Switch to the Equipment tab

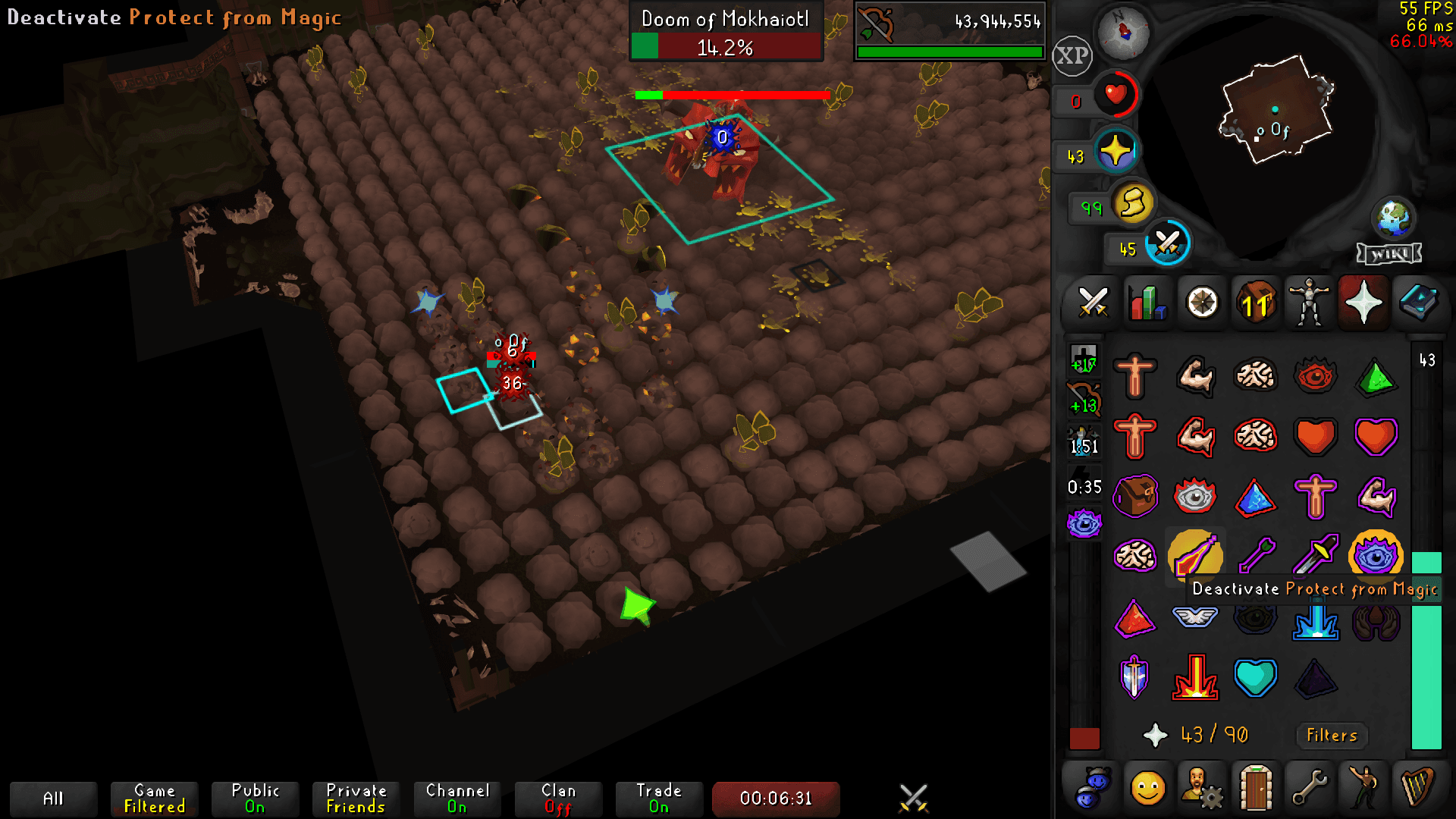click(1309, 303)
